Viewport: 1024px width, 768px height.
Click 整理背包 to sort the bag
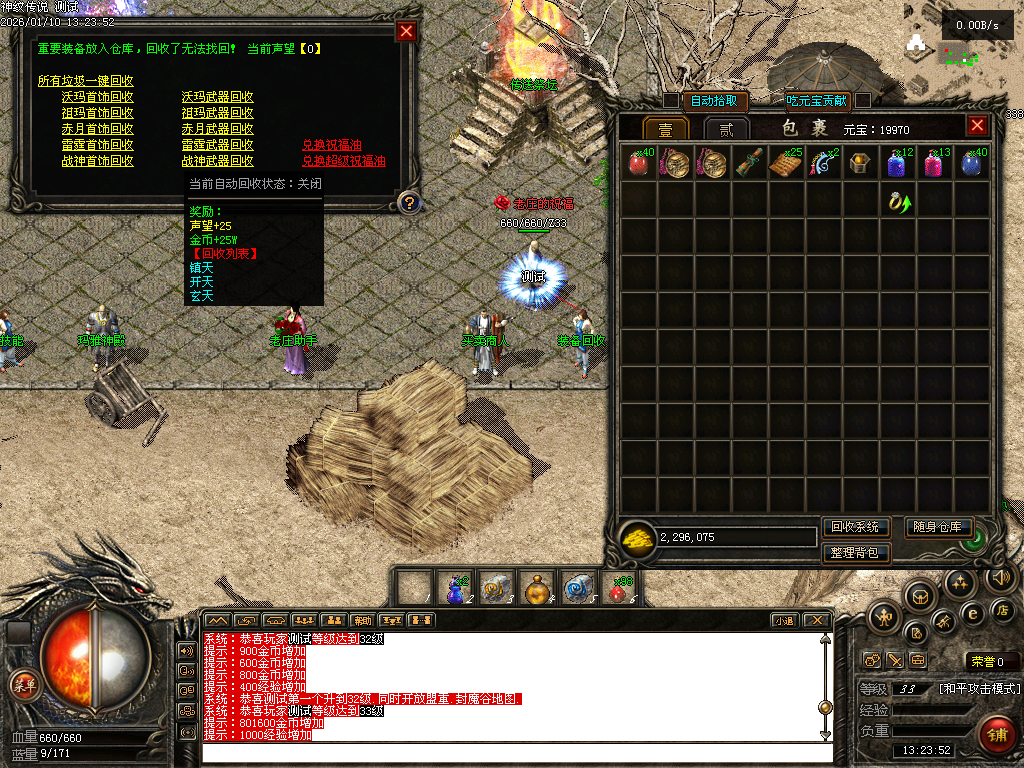point(855,553)
